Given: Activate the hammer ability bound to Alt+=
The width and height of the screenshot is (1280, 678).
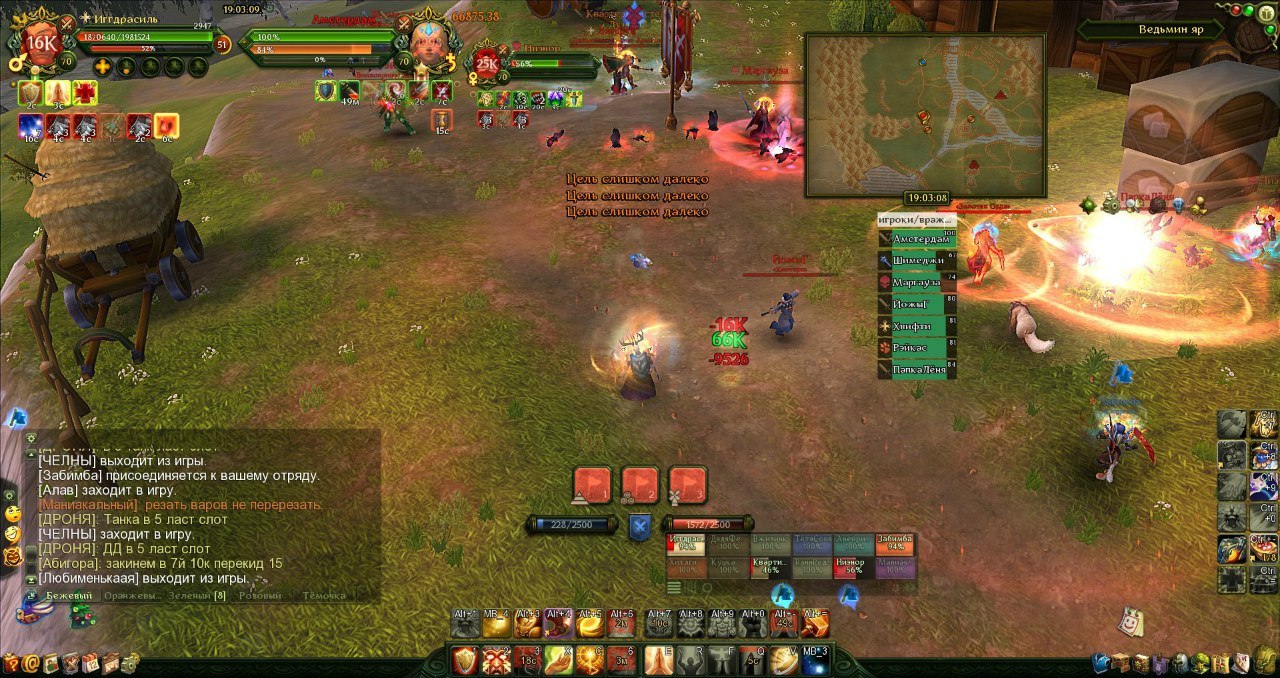Looking at the screenshot, I should (815, 624).
